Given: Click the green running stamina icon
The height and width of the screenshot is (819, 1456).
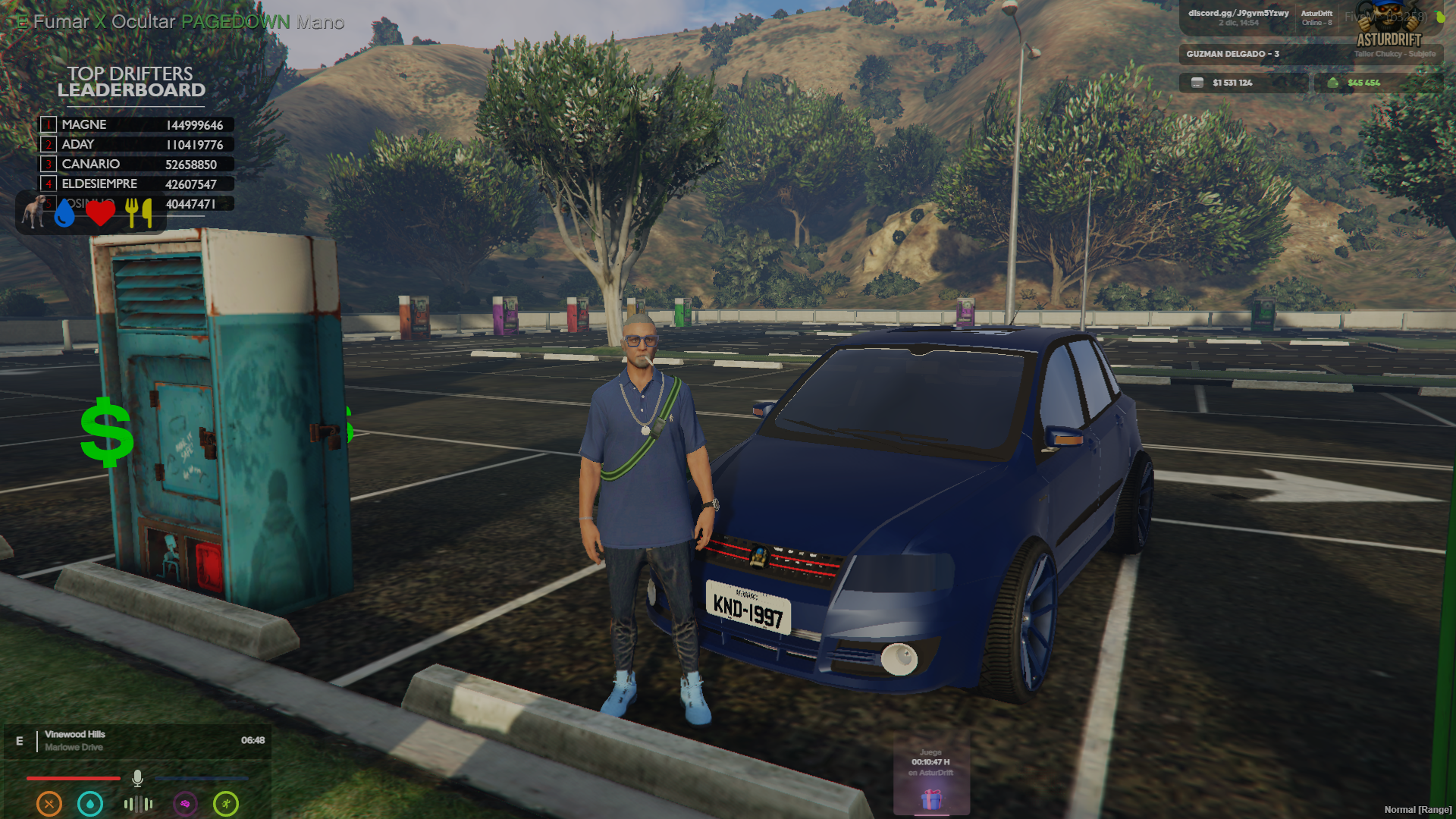Looking at the screenshot, I should pyautogui.click(x=226, y=803).
